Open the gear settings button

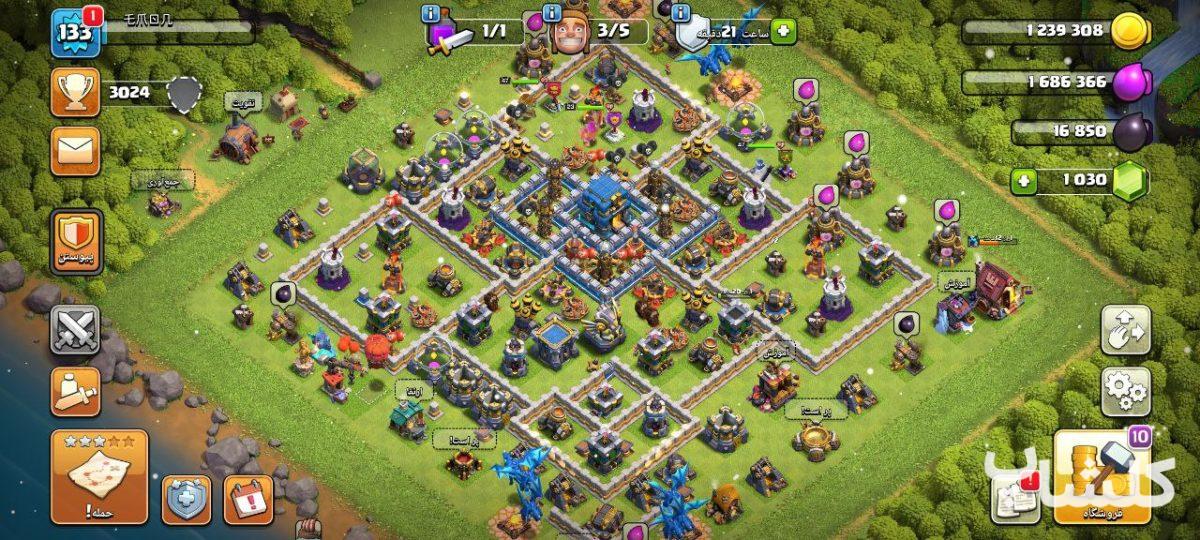tap(1125, 392)
